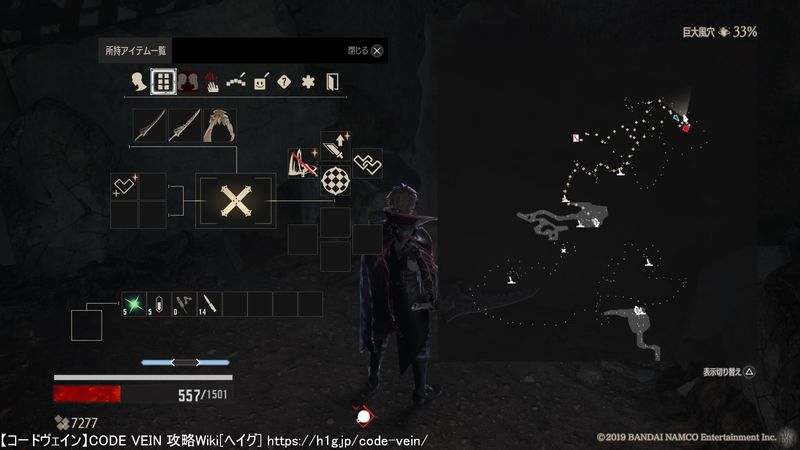Open the red hand gesture tab
This screenshot has height=450, width=800.
(x=212, y=82)
